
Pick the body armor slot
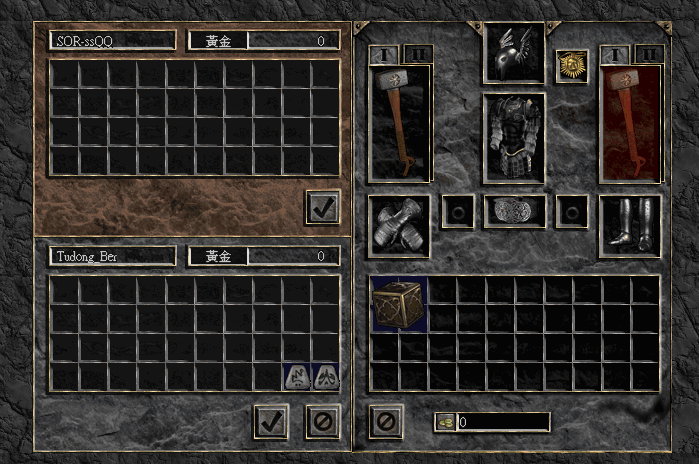tap(514, 138)
